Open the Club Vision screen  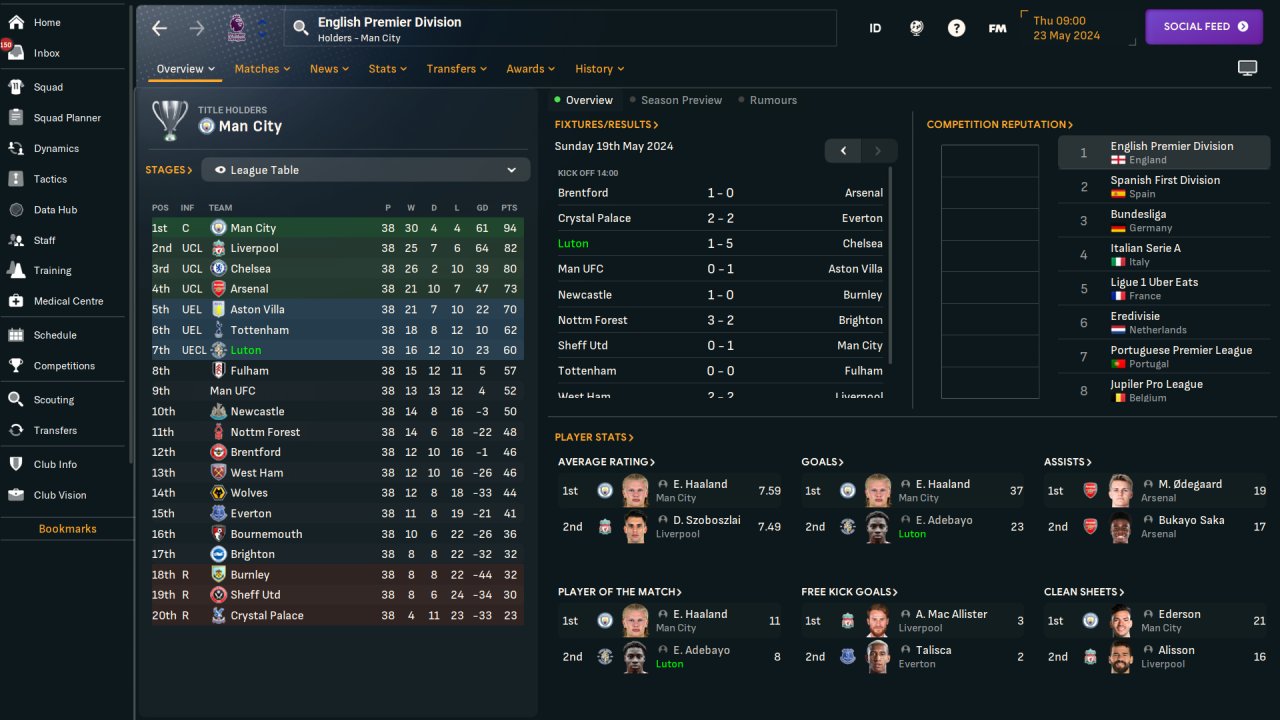tap(60, 495)
